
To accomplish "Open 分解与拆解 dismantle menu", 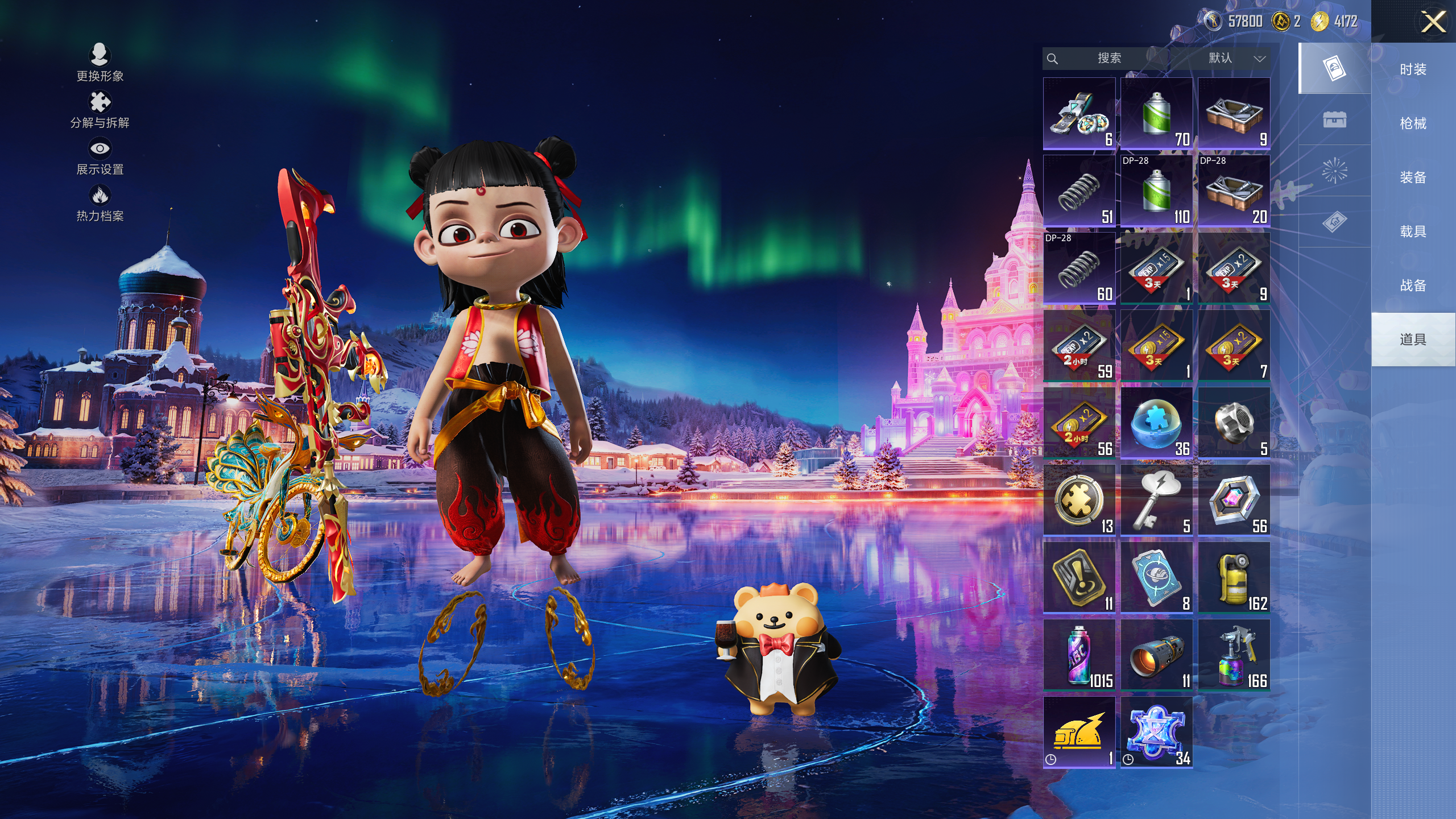I will [100, 110].
